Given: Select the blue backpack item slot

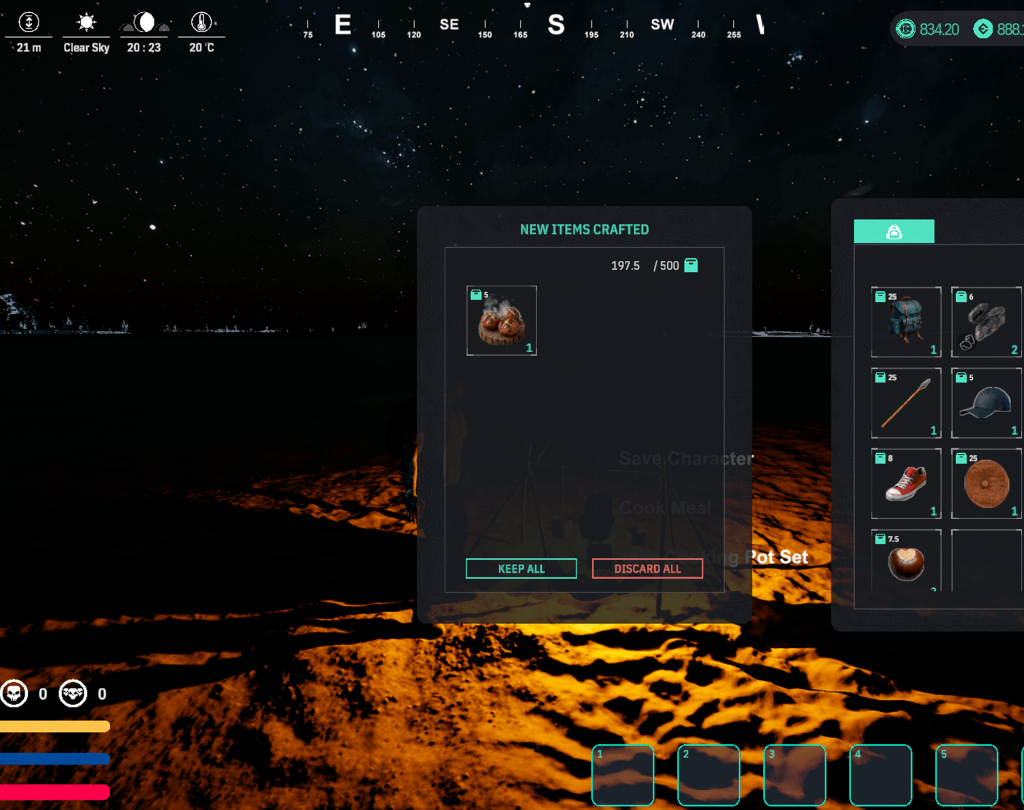Looking at the screenshot, I should pos(906,322).
